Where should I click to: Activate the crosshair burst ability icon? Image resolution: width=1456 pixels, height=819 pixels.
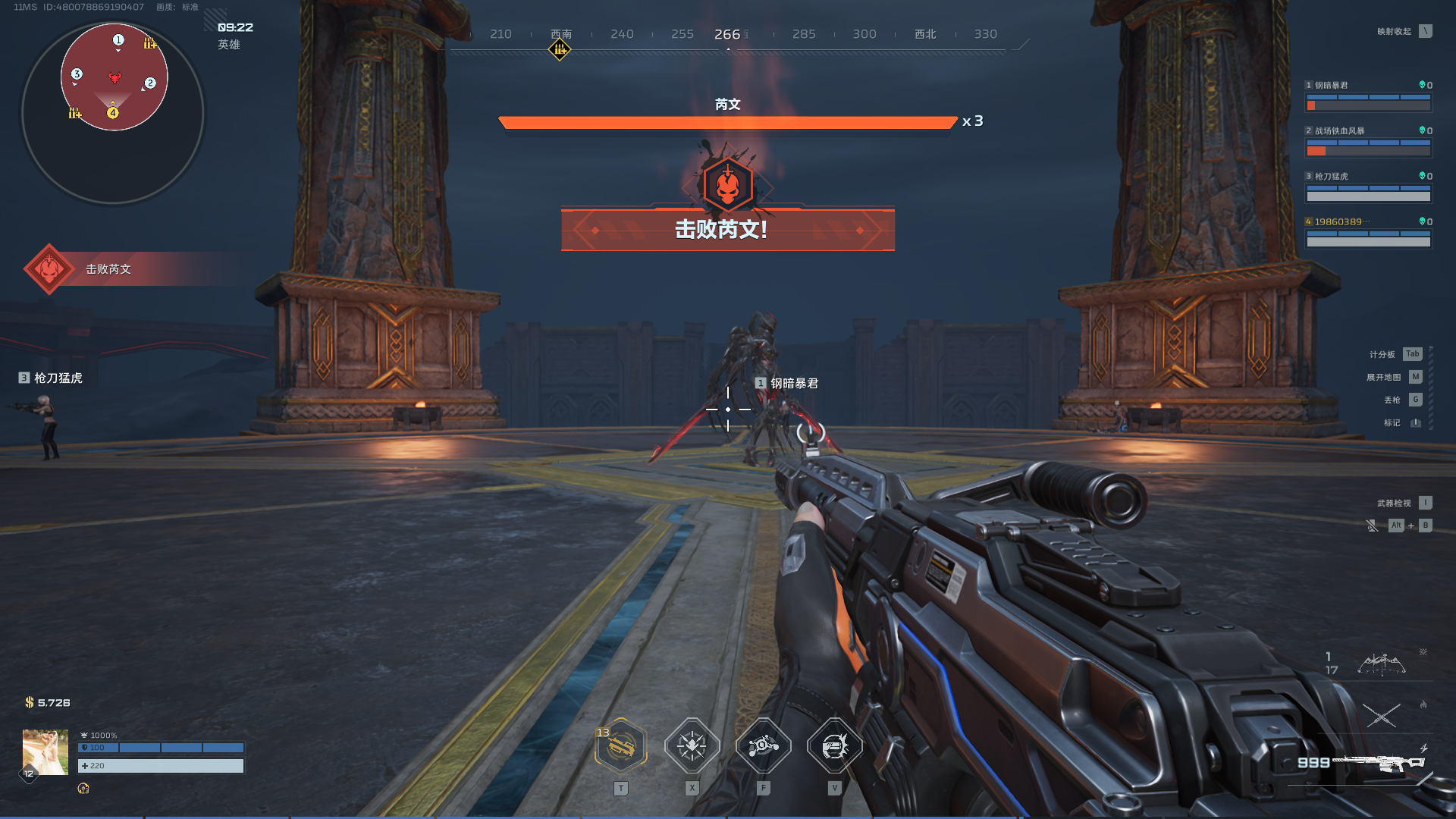692,746
